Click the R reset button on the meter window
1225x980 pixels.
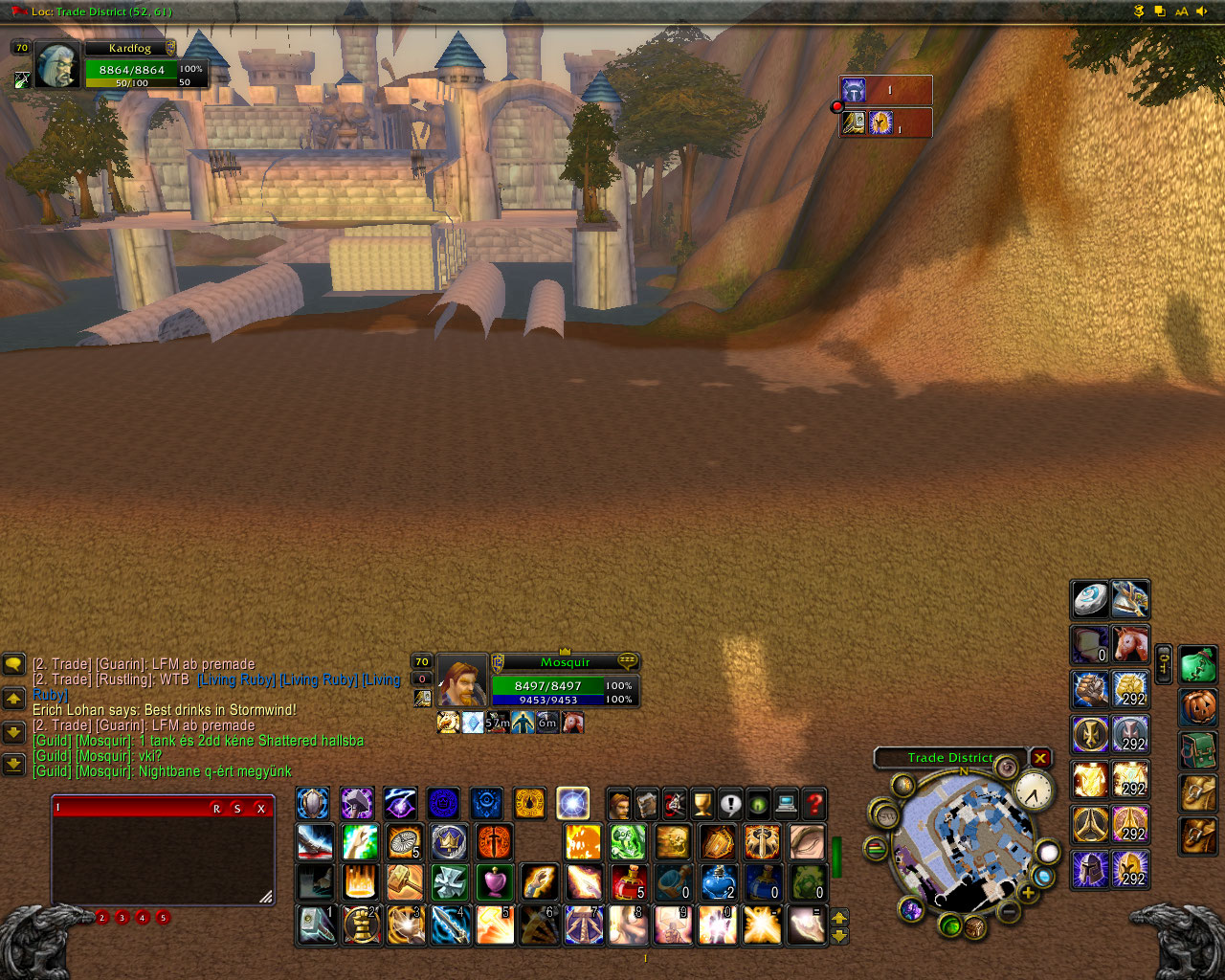(x=216, y=809)
